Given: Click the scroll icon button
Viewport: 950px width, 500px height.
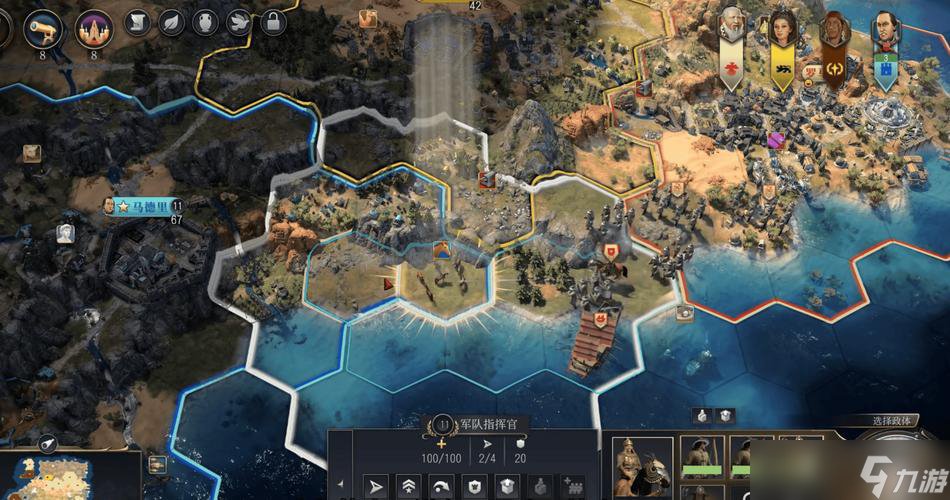Looking at the screenshot, I should tap(138, 22).
